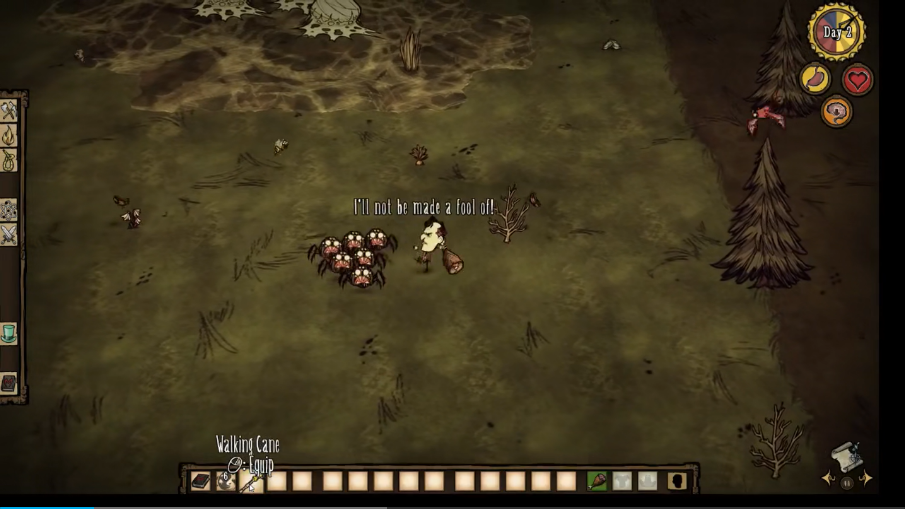The width and height of the screenshot is (905, 509).
Task: Open the map using the scroll icon
Action: point(846,456)
